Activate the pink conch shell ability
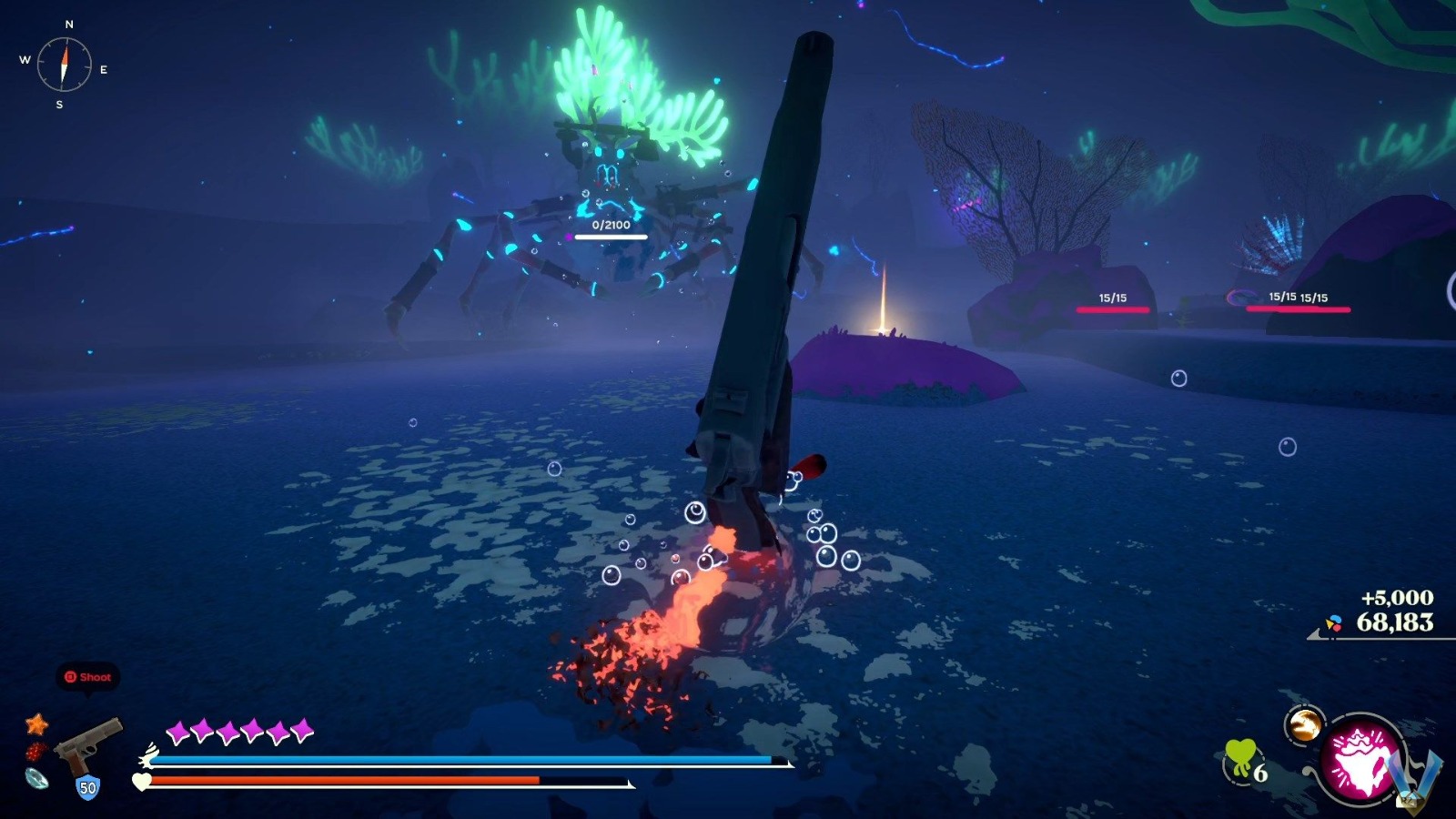1456x819 pixels. pyautogui.click(x=1360, y=760)
